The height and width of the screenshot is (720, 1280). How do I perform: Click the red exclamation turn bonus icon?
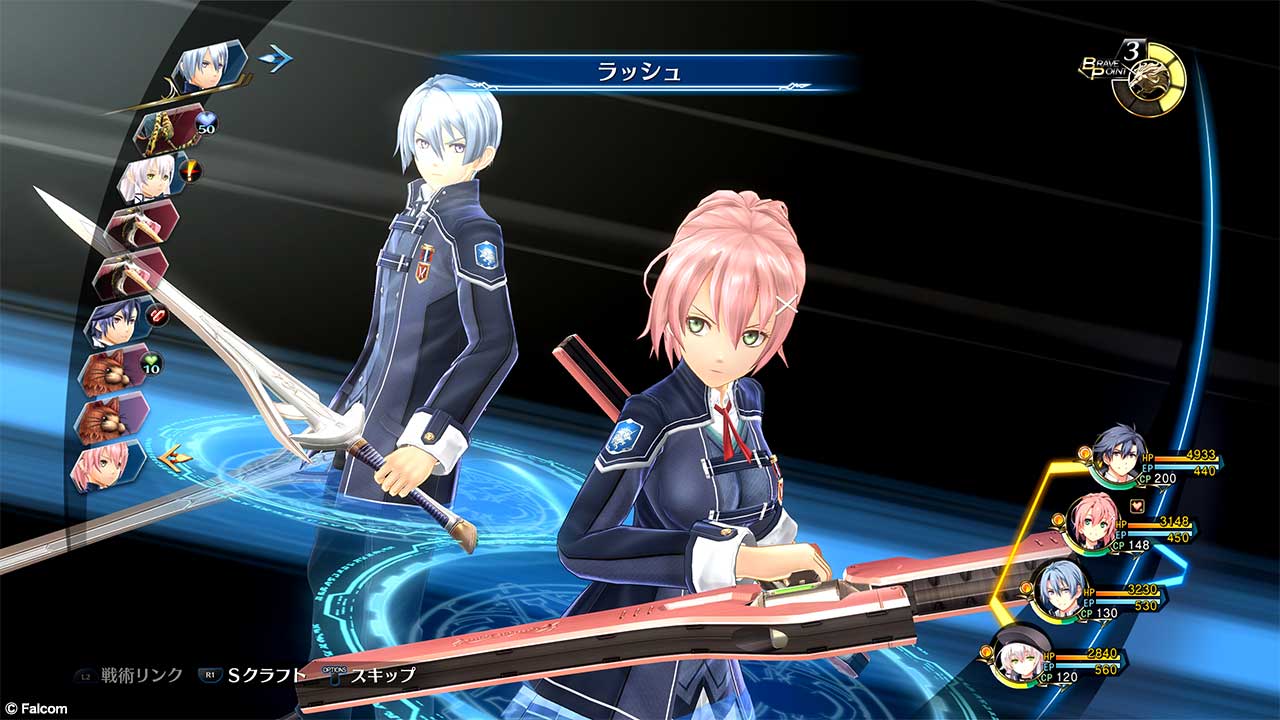(190, 171)
